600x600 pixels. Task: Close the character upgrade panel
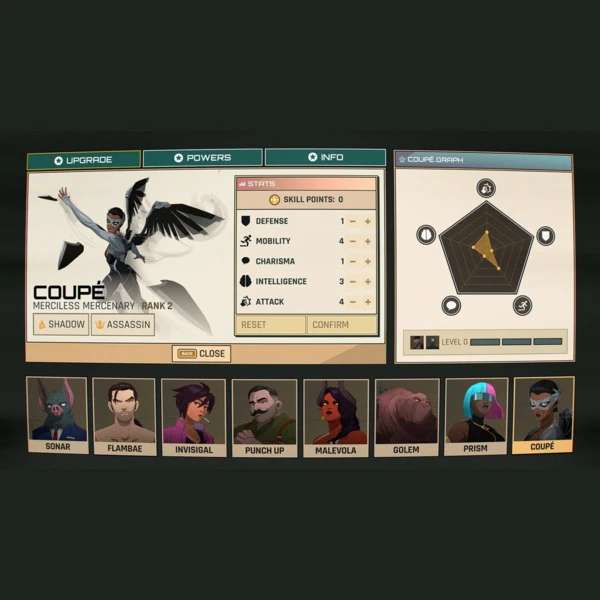201,353
